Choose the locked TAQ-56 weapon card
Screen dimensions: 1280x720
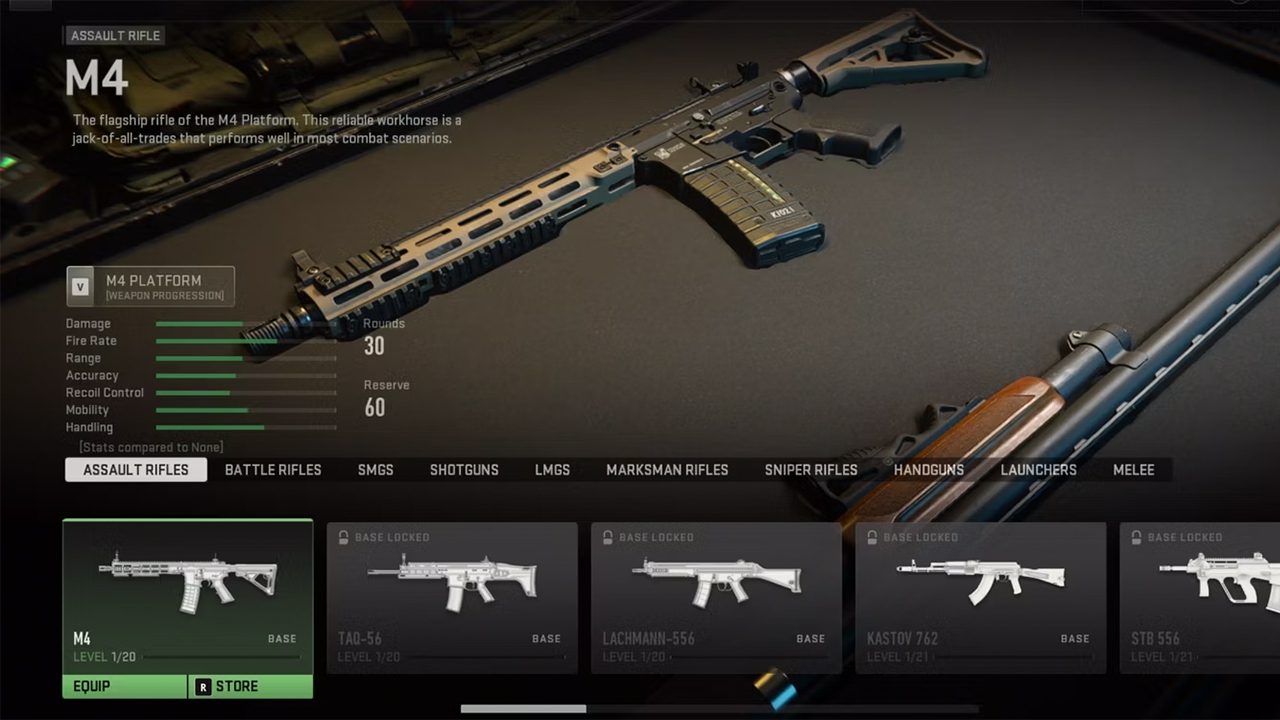tap(452, 597)
